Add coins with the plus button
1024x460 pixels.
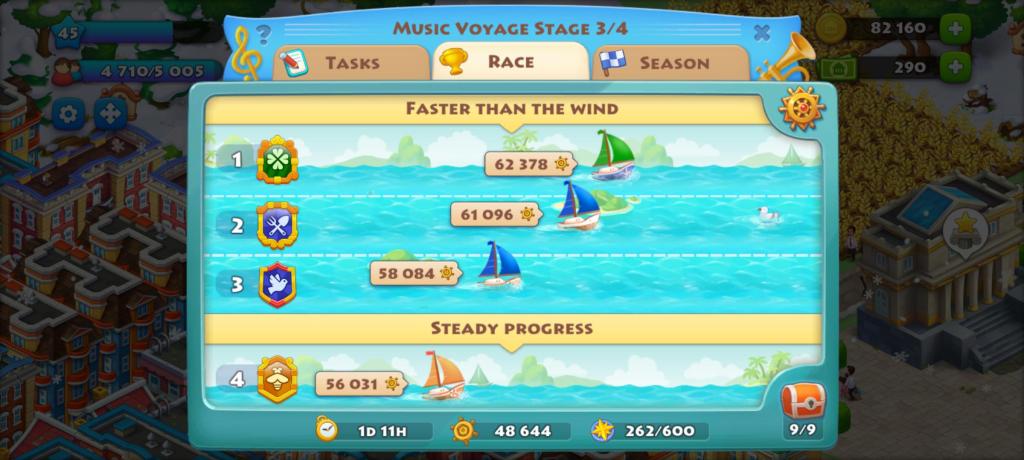[x=957, y=28]
